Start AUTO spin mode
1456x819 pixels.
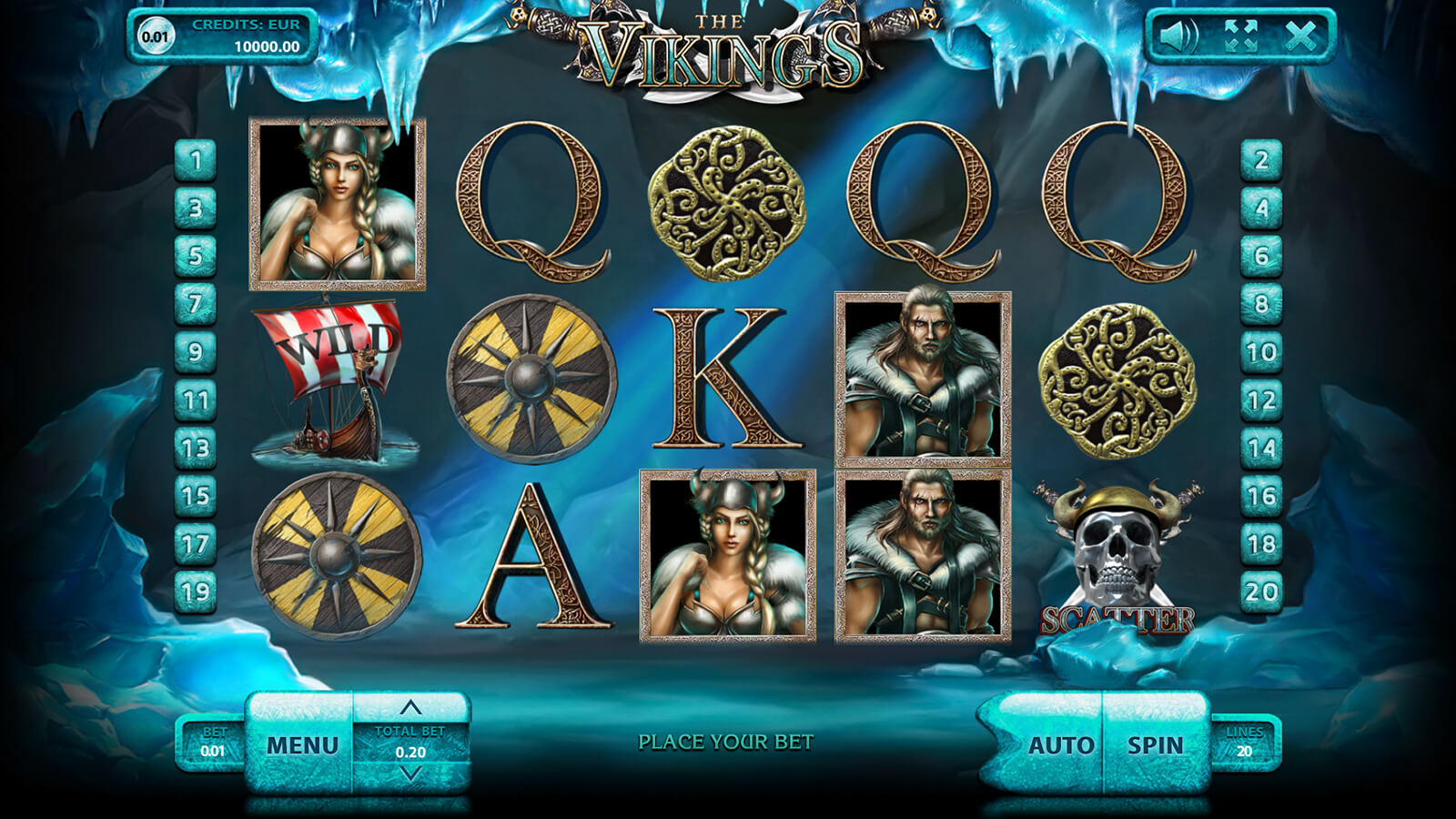point(1060,745)
